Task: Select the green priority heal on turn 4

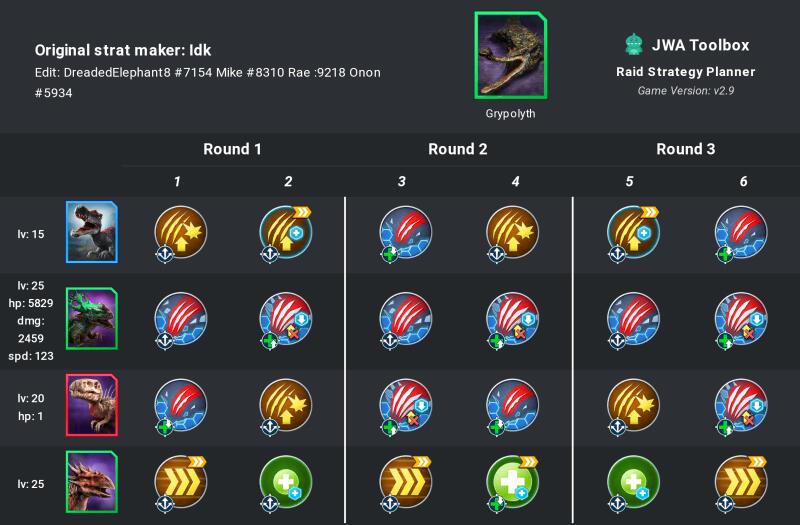Action: pyautogui.click(x=512, y=482)
